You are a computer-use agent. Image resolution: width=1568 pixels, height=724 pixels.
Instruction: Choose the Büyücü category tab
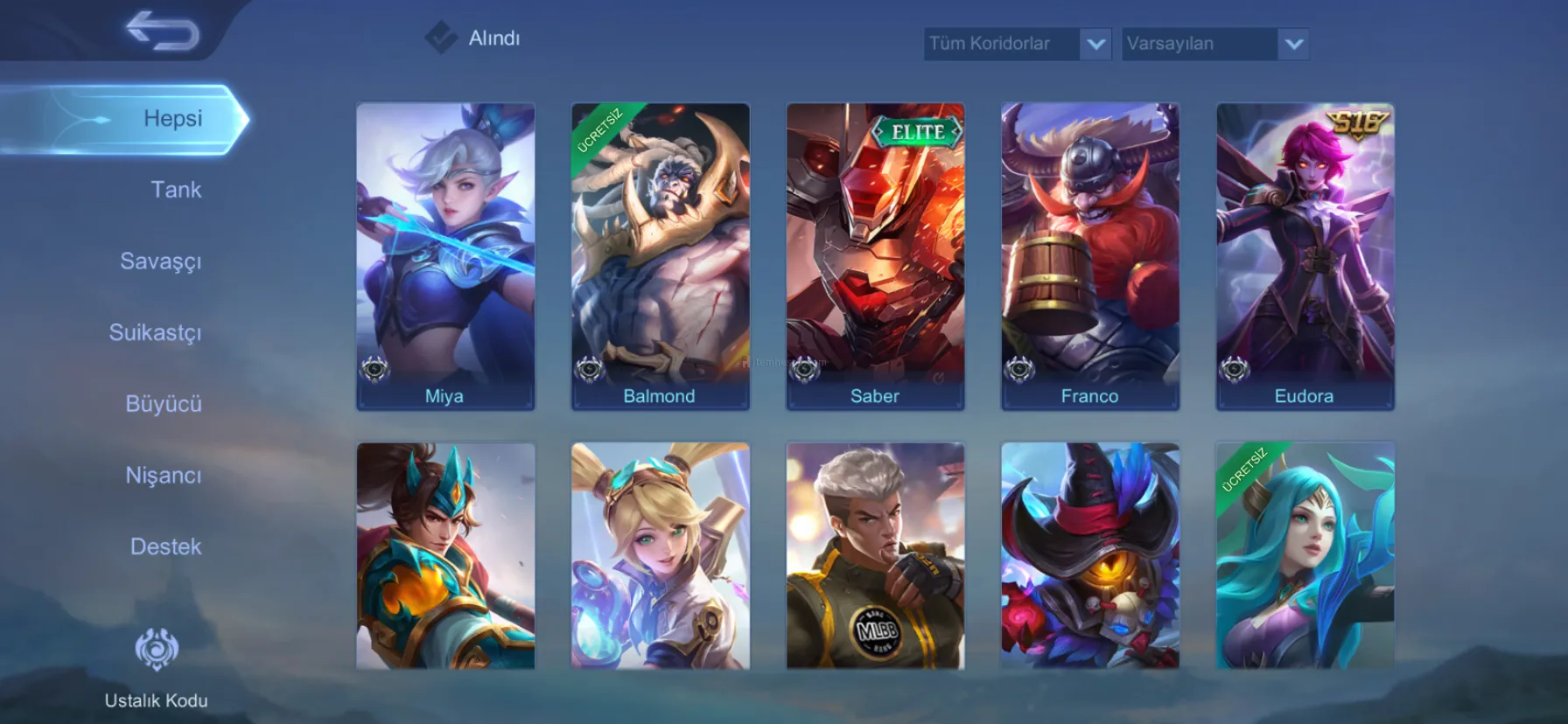(x=163, y=404)
